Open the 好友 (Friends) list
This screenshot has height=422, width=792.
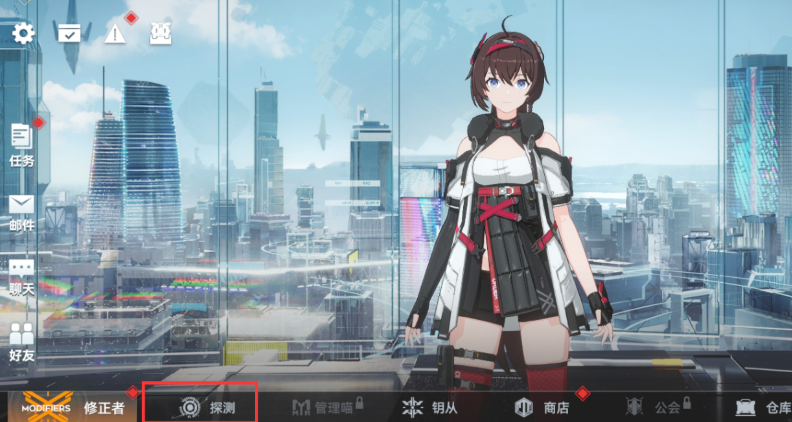pyautogui.click(x=21, y=341)
